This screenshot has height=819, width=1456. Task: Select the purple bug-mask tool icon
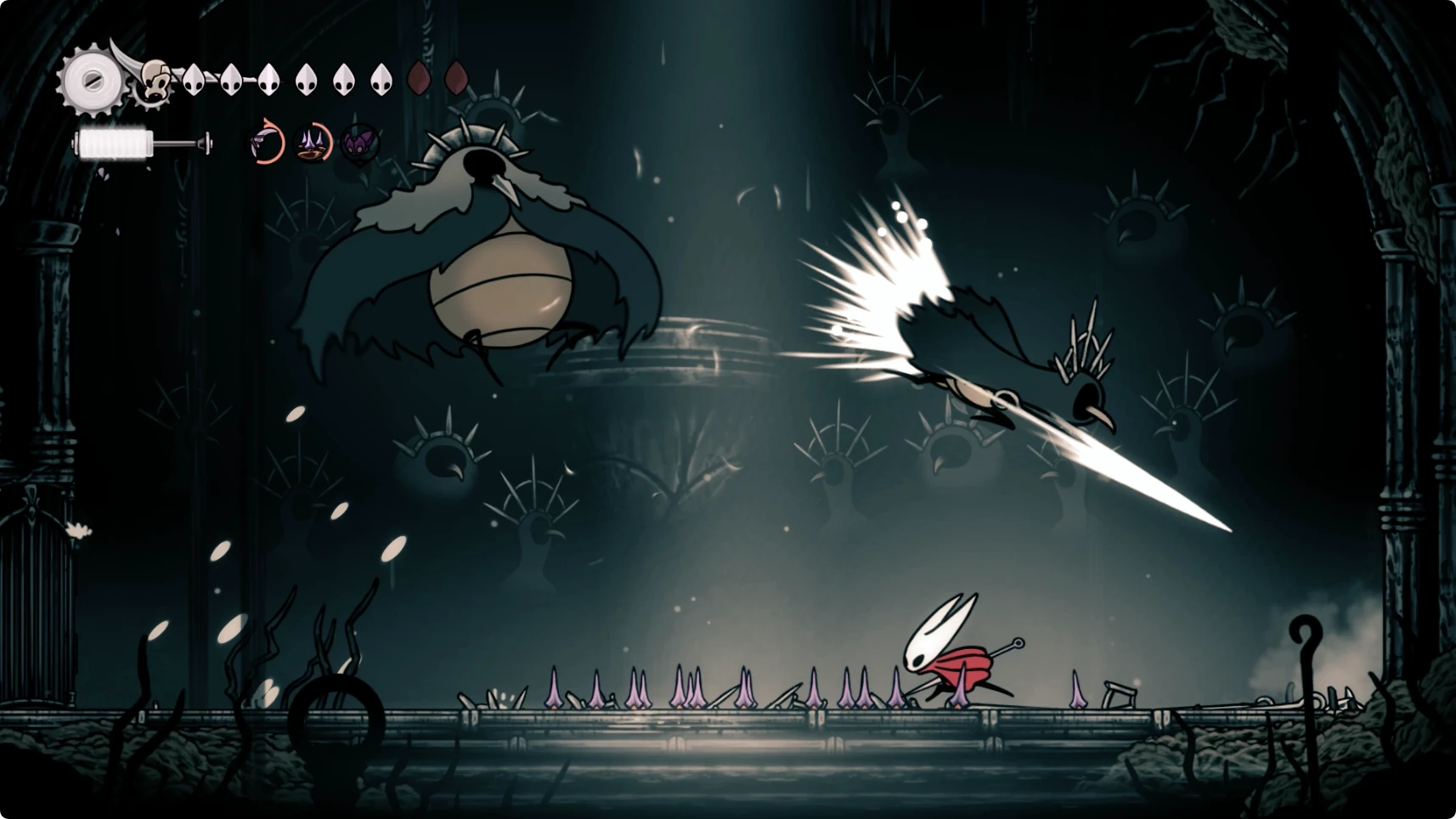click(359, 142)
